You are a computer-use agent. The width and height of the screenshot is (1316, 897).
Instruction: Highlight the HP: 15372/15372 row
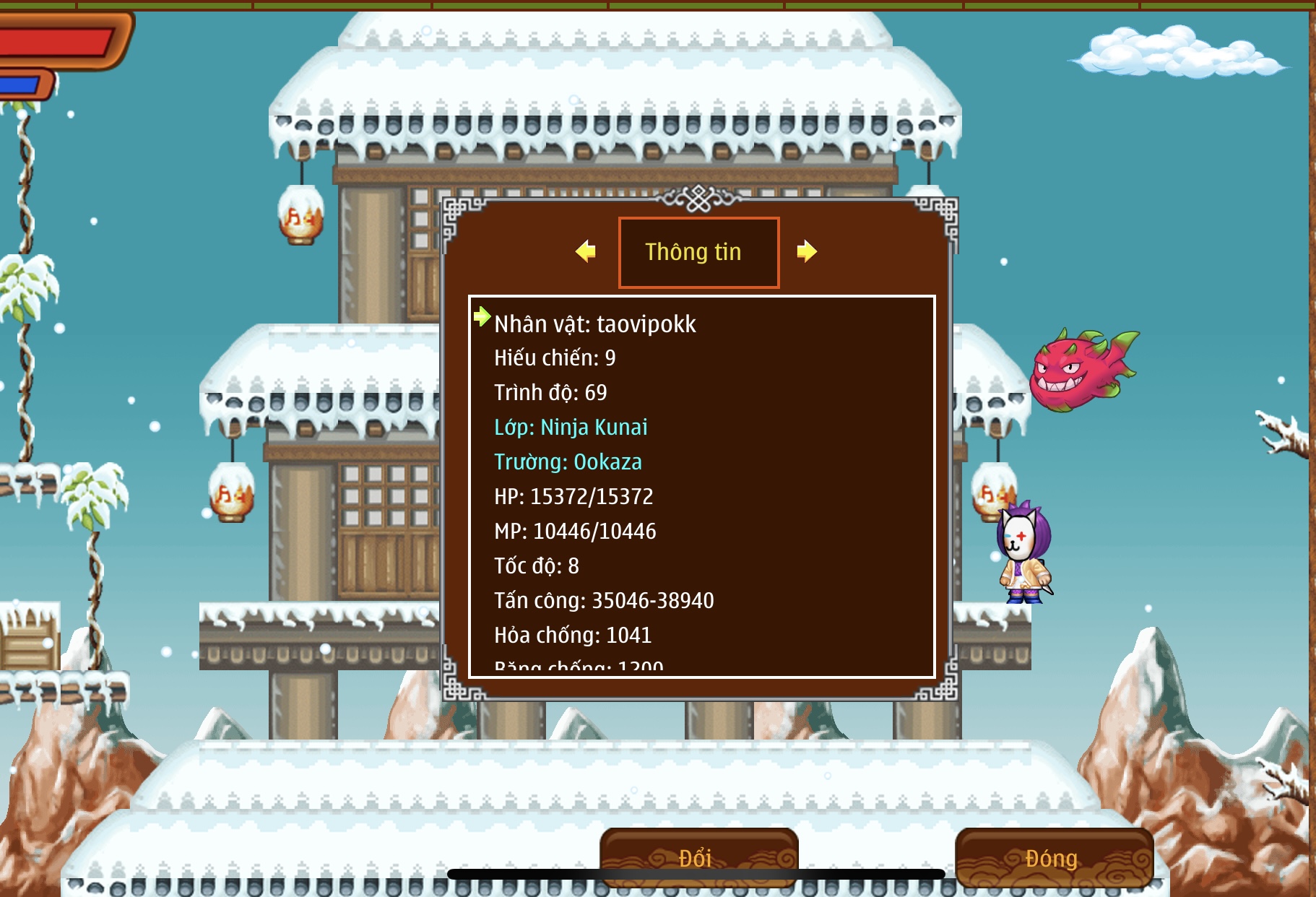coord(573,497)
